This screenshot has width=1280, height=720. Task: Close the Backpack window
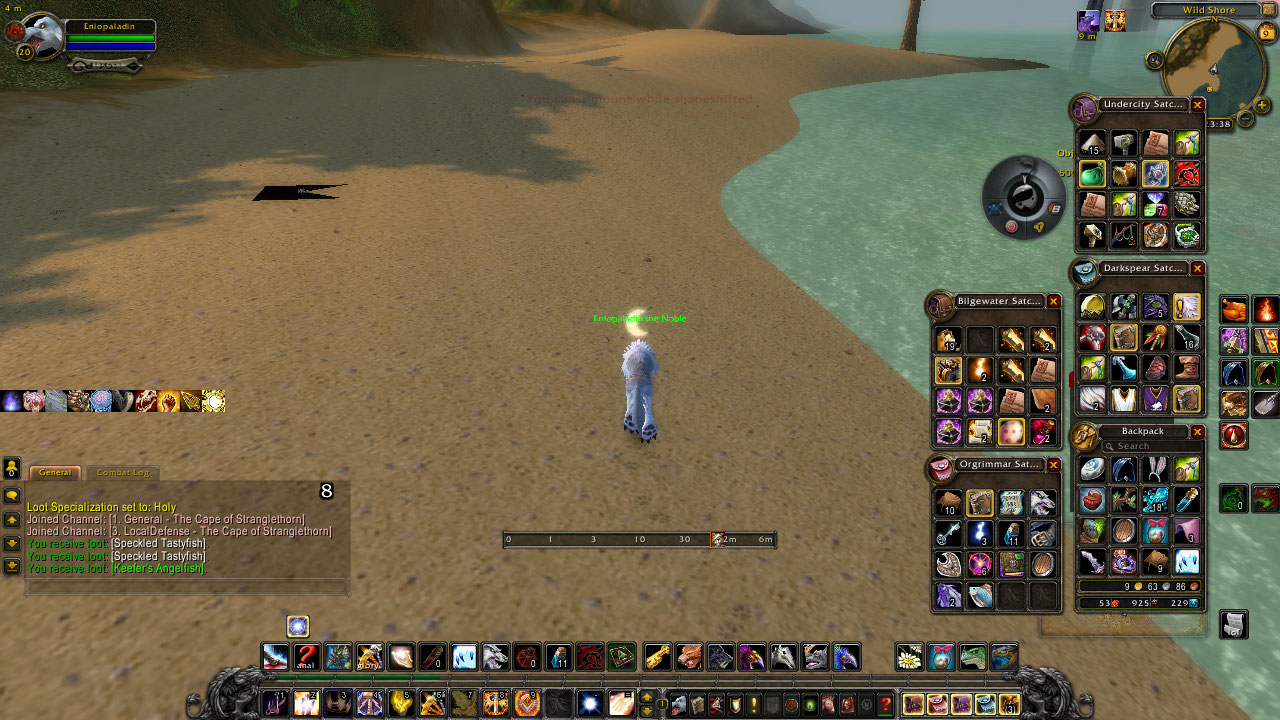[1197, 432]
